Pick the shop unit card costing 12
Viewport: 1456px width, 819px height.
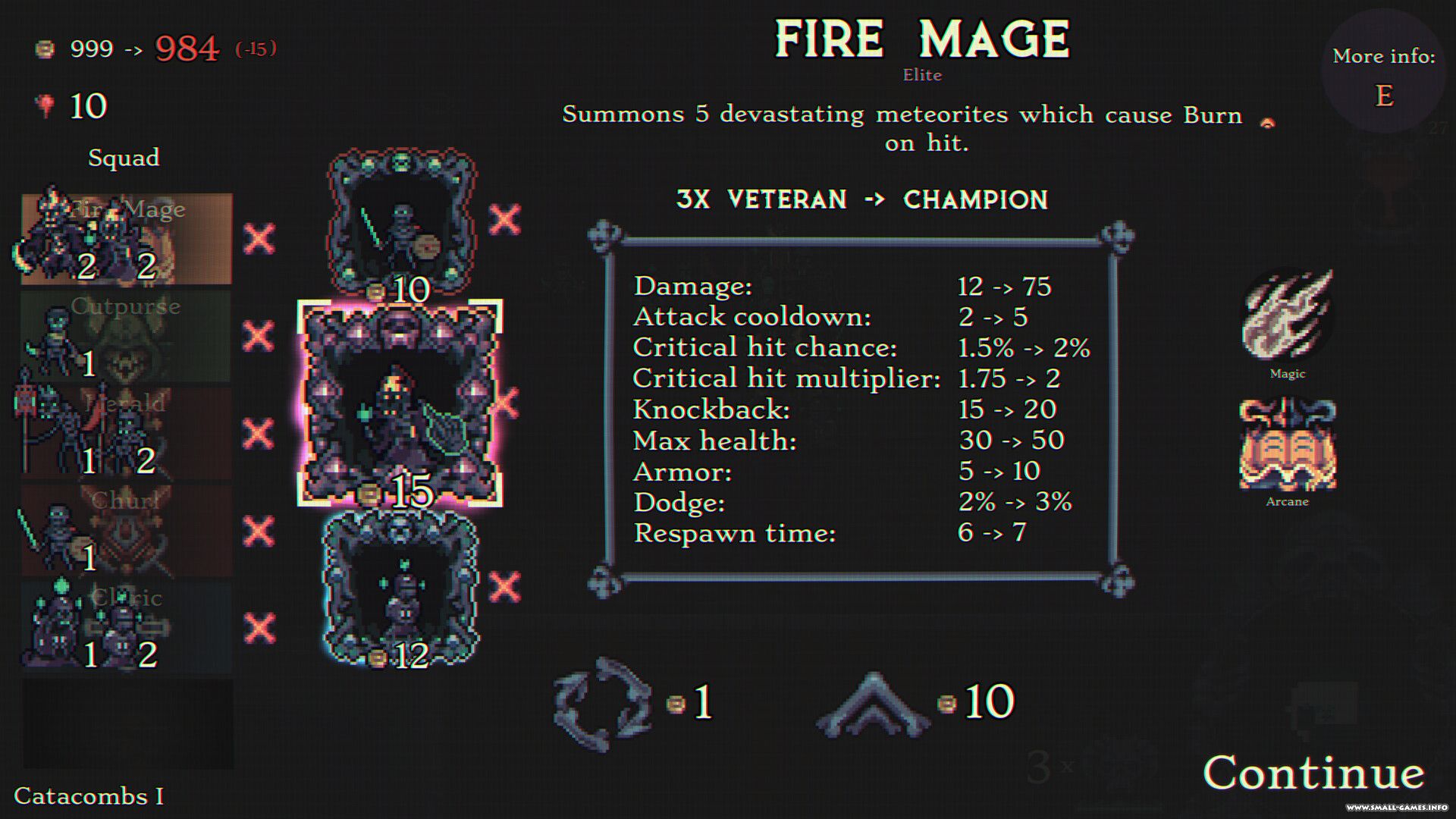click(401, 588)
